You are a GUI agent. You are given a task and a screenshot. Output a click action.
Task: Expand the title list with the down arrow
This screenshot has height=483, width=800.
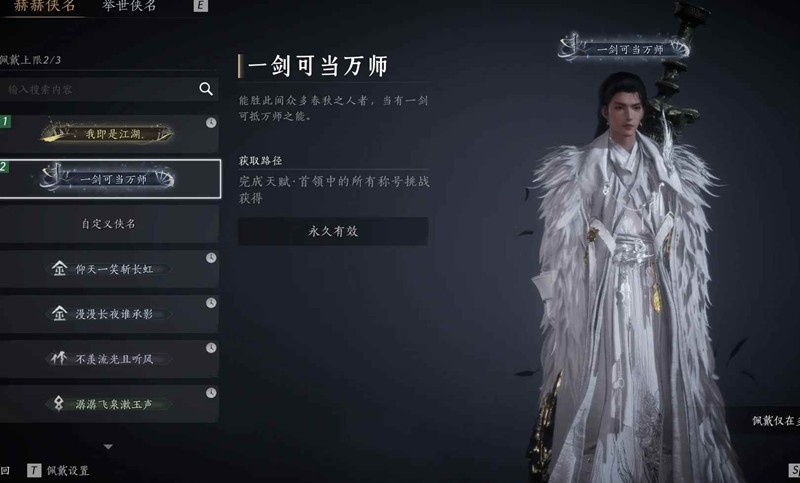[109, 446]
